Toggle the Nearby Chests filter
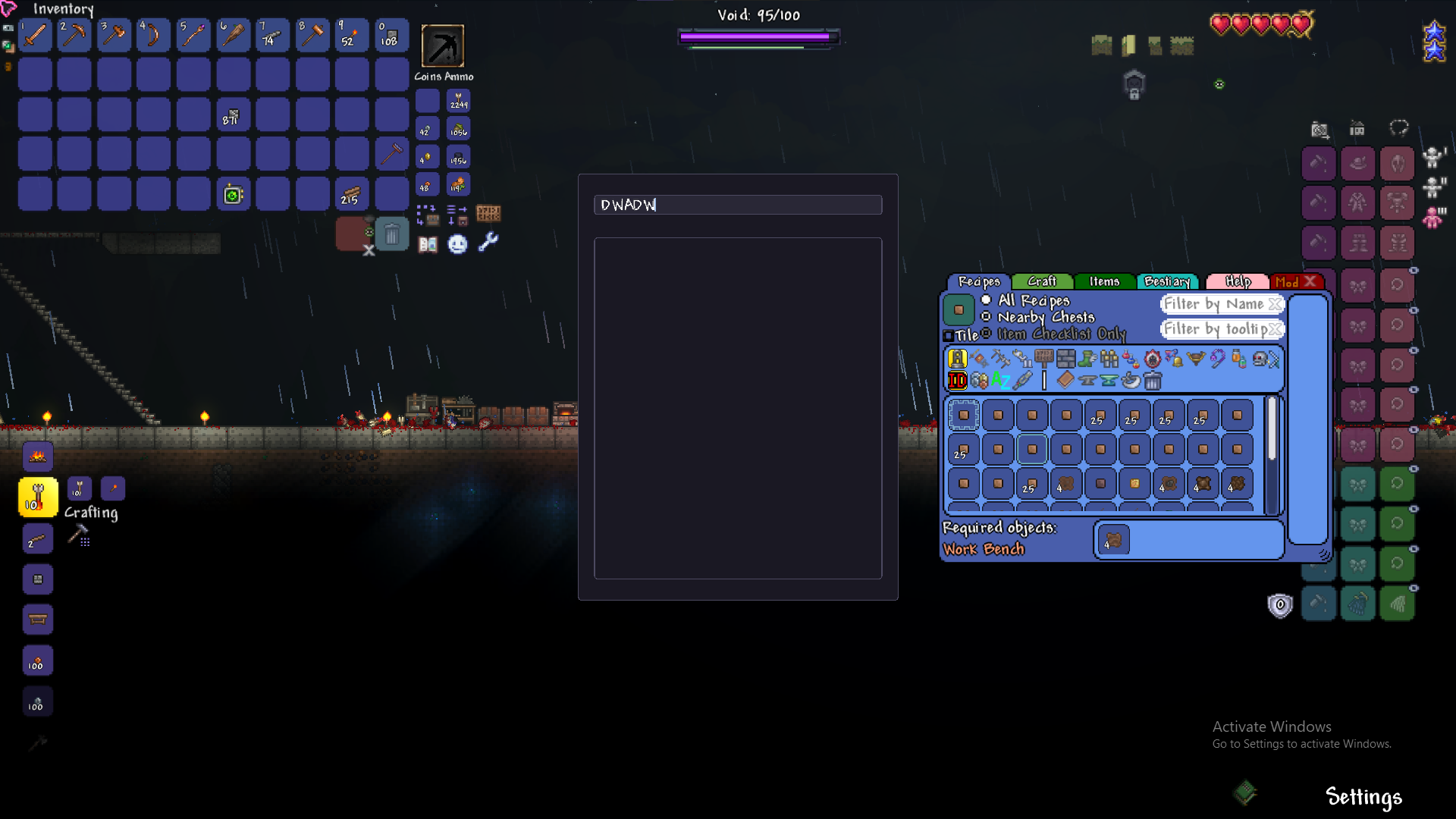Screen dimensions: 1456x819 [x=986, y=317]
